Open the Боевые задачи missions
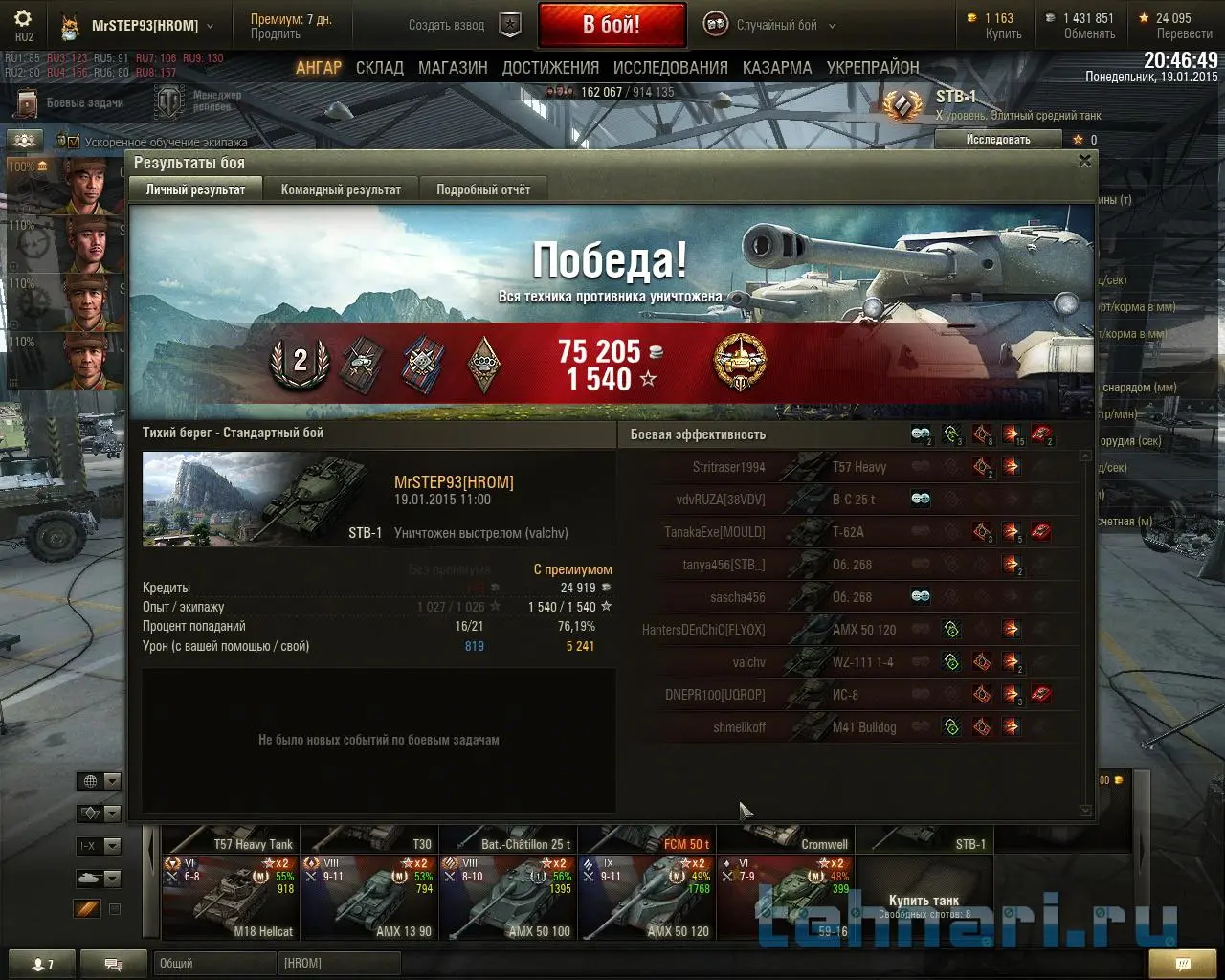1225x980 pixels. pos(73,102)
